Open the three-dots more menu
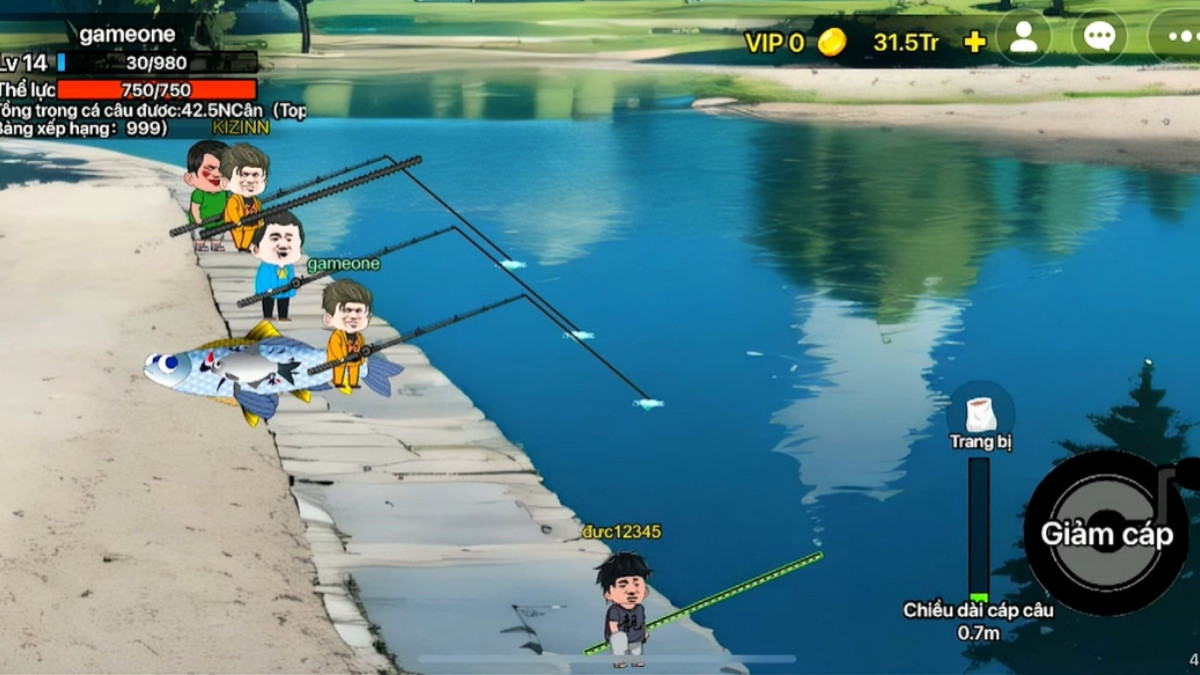 pyautogui.click(x=1177, y=38)
